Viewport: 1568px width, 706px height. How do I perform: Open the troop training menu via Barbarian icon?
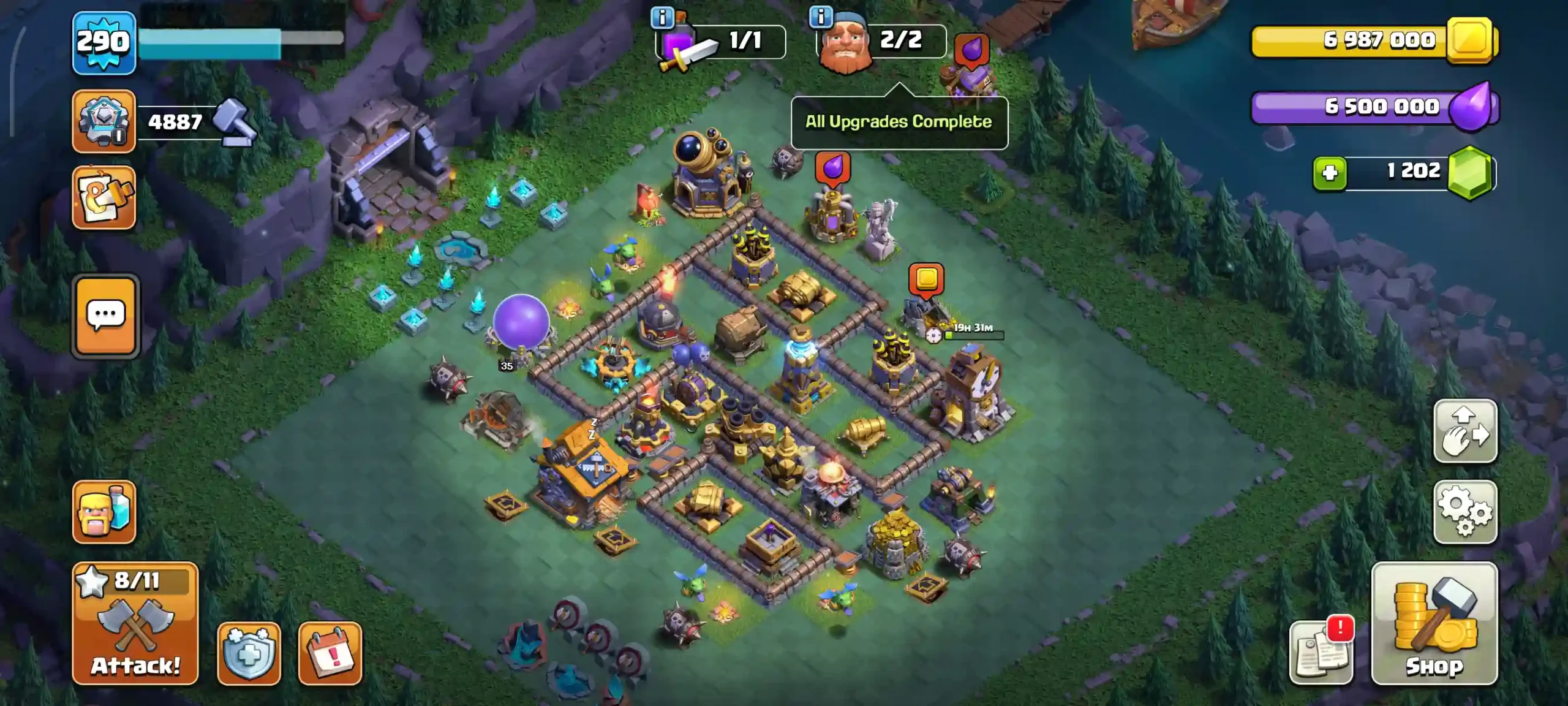pos(104,512)
